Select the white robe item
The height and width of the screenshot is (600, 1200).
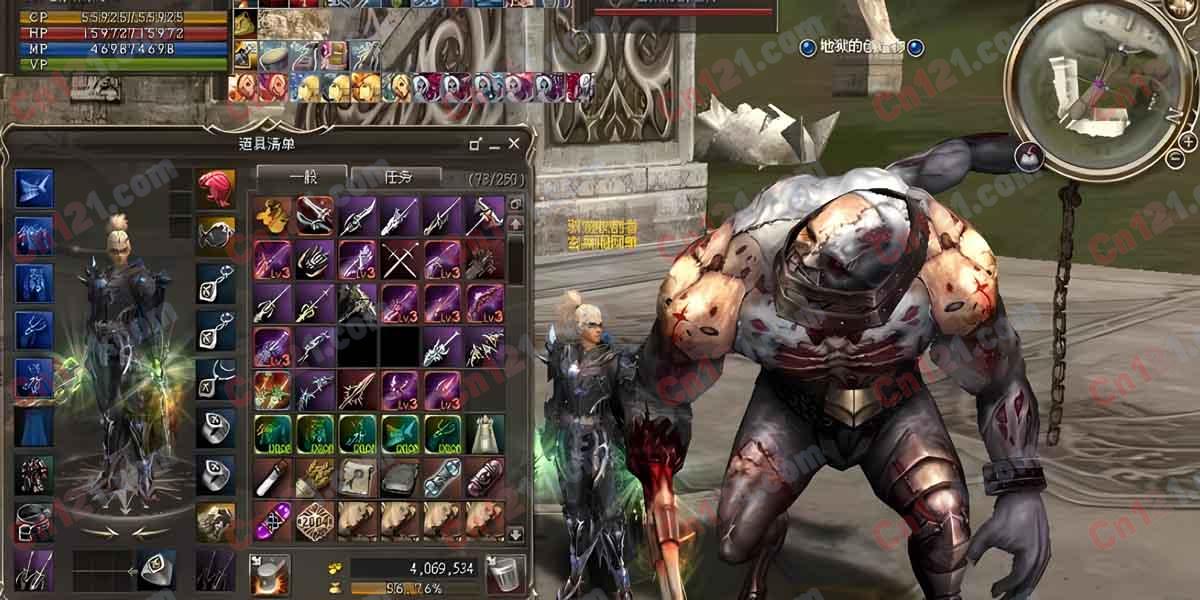(x=484, y=433)
